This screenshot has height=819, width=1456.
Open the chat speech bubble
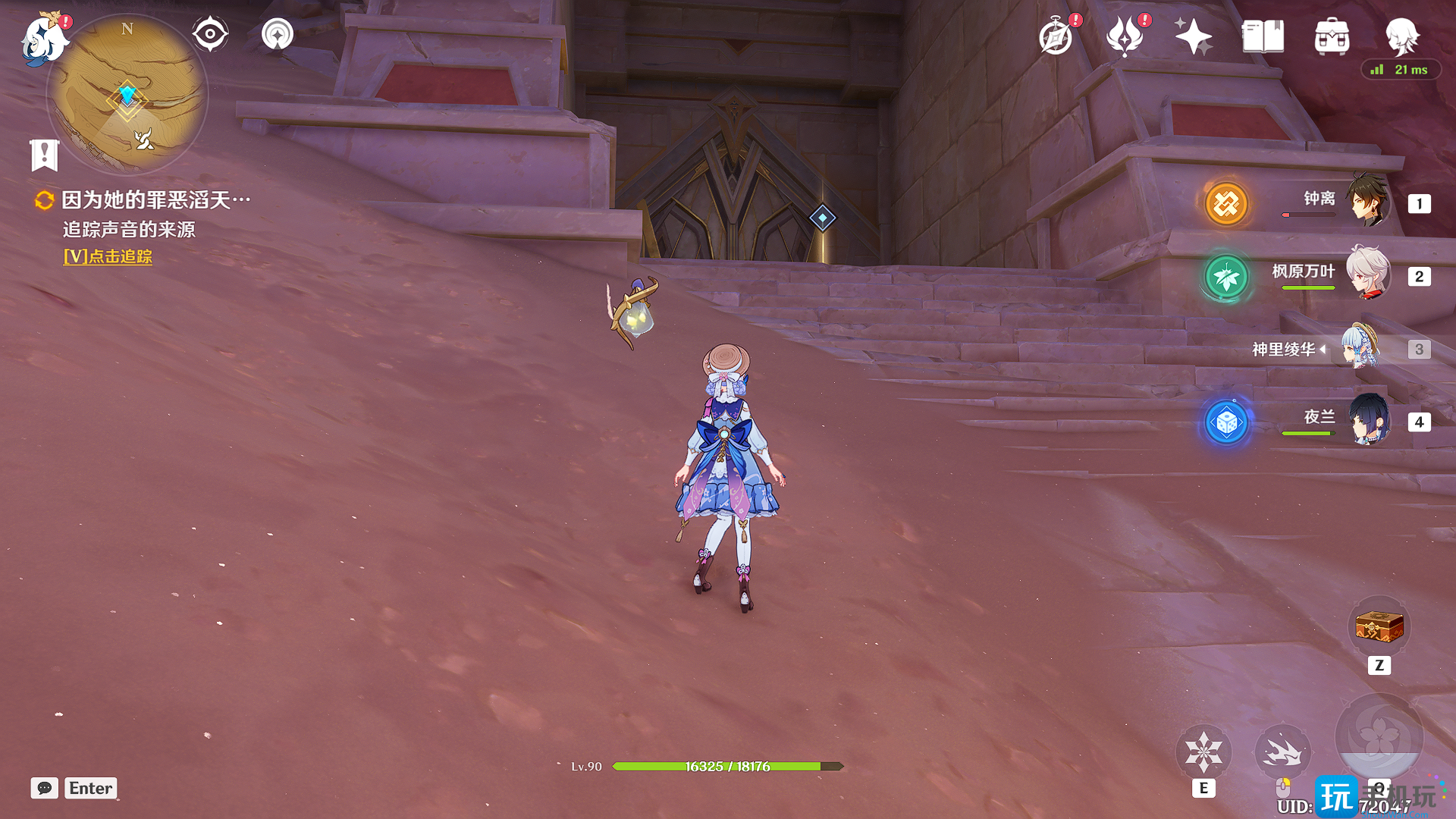tap(45, 788)
